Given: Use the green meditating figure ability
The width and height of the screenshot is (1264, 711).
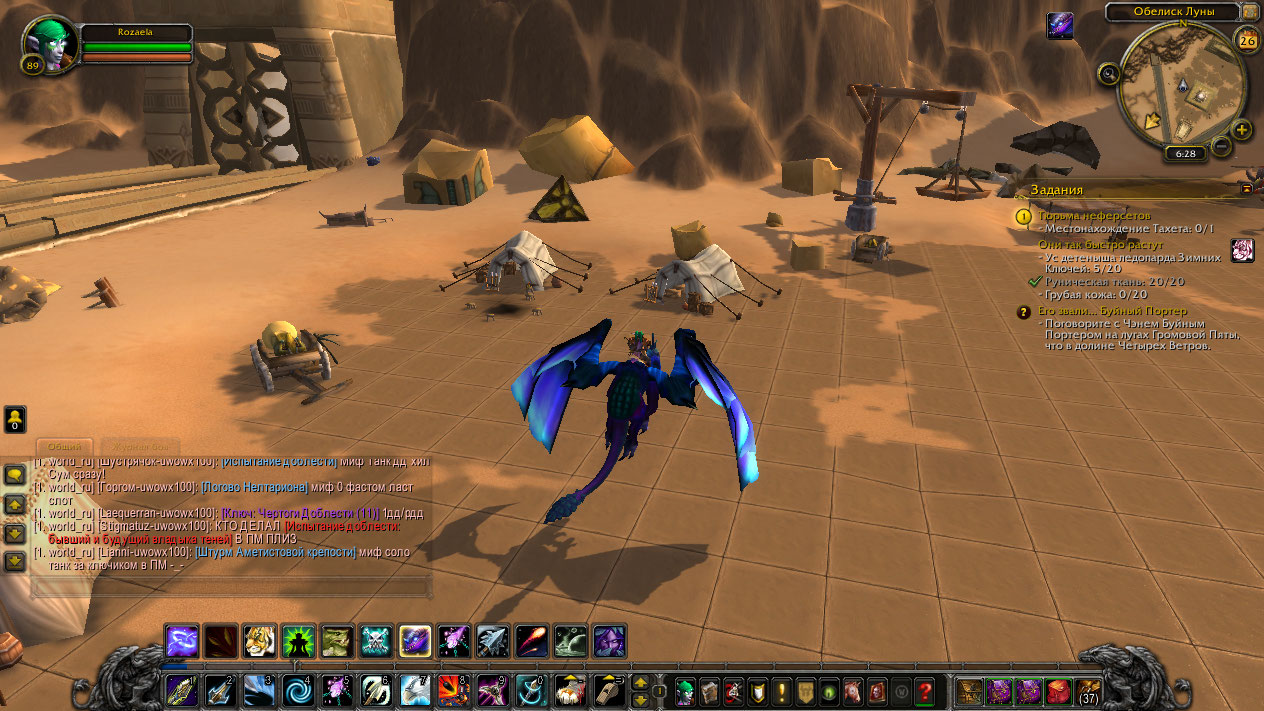Looking at the screenshot, I should [298, 640].
